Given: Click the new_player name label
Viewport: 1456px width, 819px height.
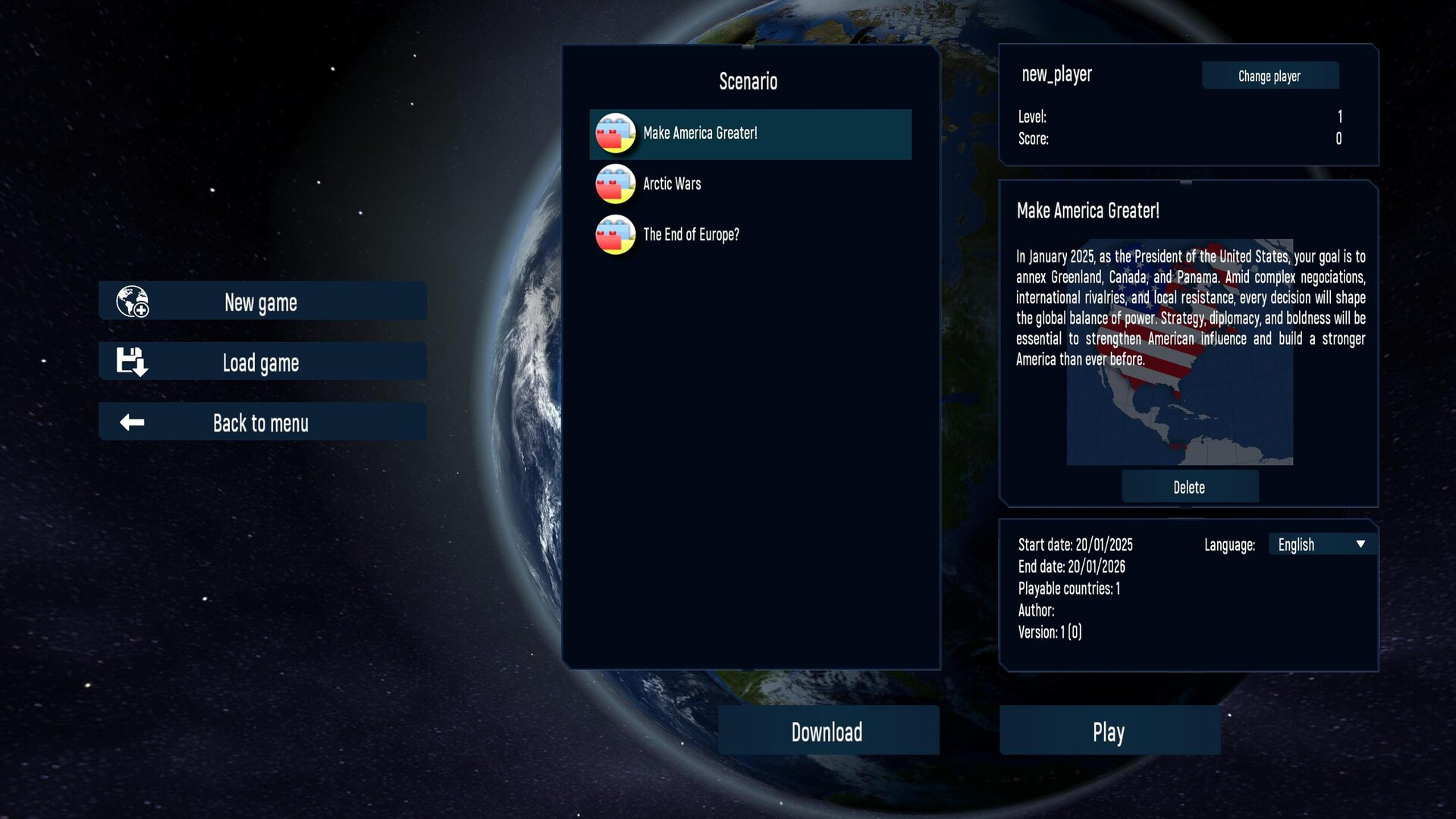Looking at the screenshot, I should (x=1057, y=74).
